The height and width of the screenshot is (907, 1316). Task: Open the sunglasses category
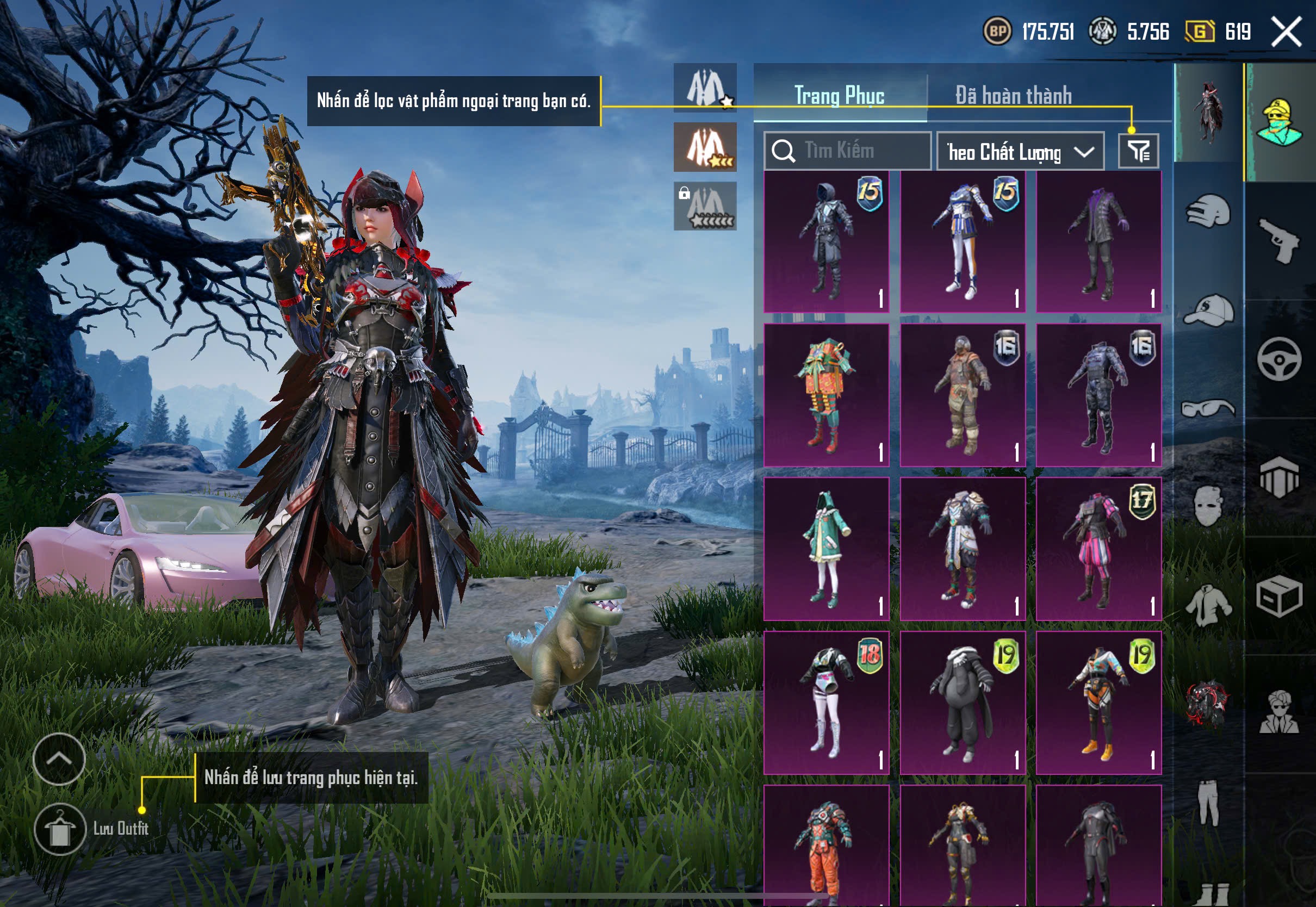pyautogui.click(x=1208, y=408)
